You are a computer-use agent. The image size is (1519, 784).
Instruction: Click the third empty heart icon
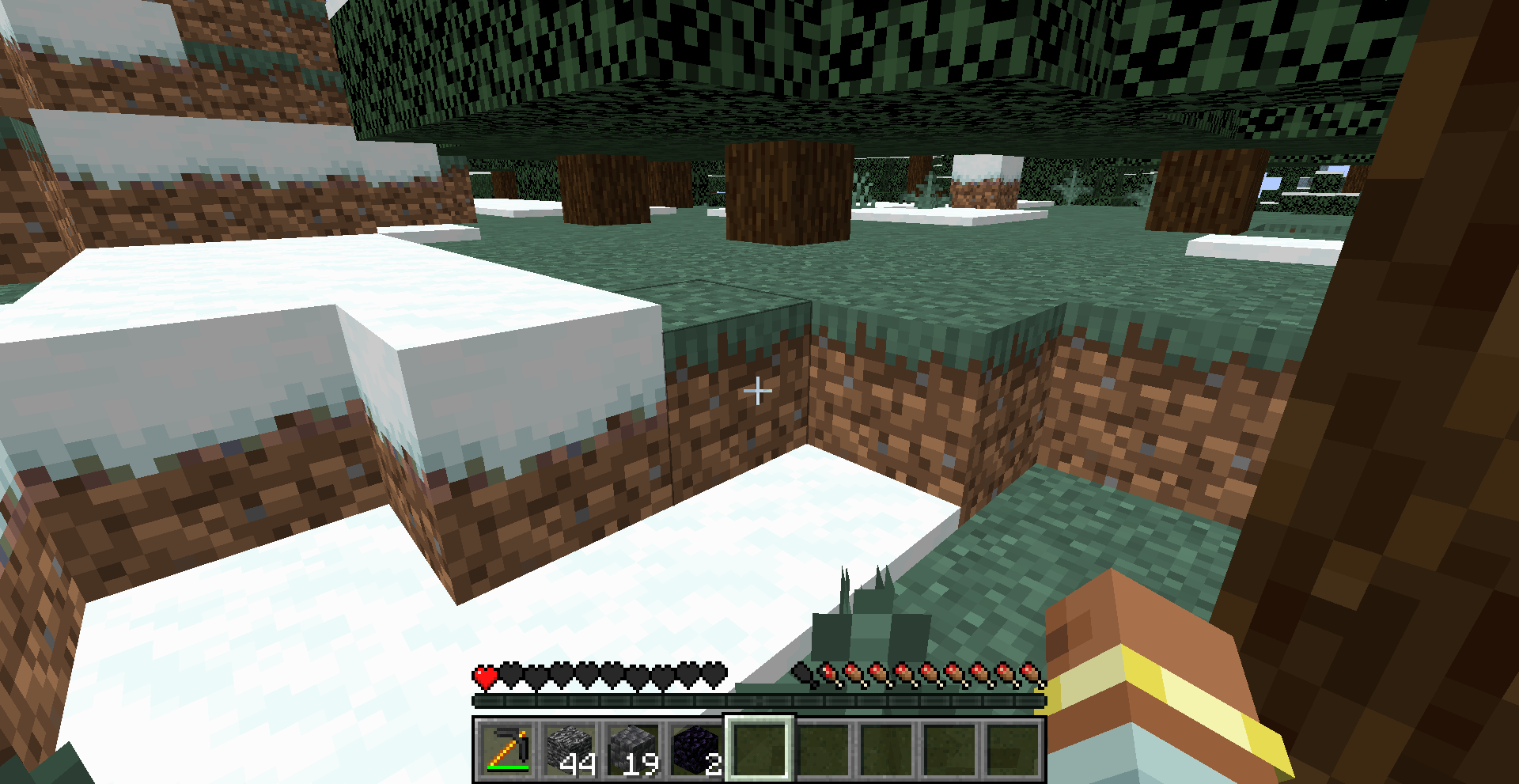[x=535, y=676]
